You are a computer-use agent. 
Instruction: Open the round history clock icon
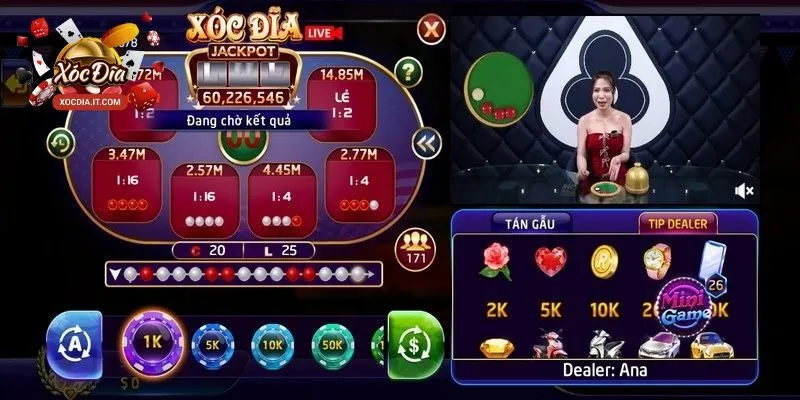coord(61,142)
